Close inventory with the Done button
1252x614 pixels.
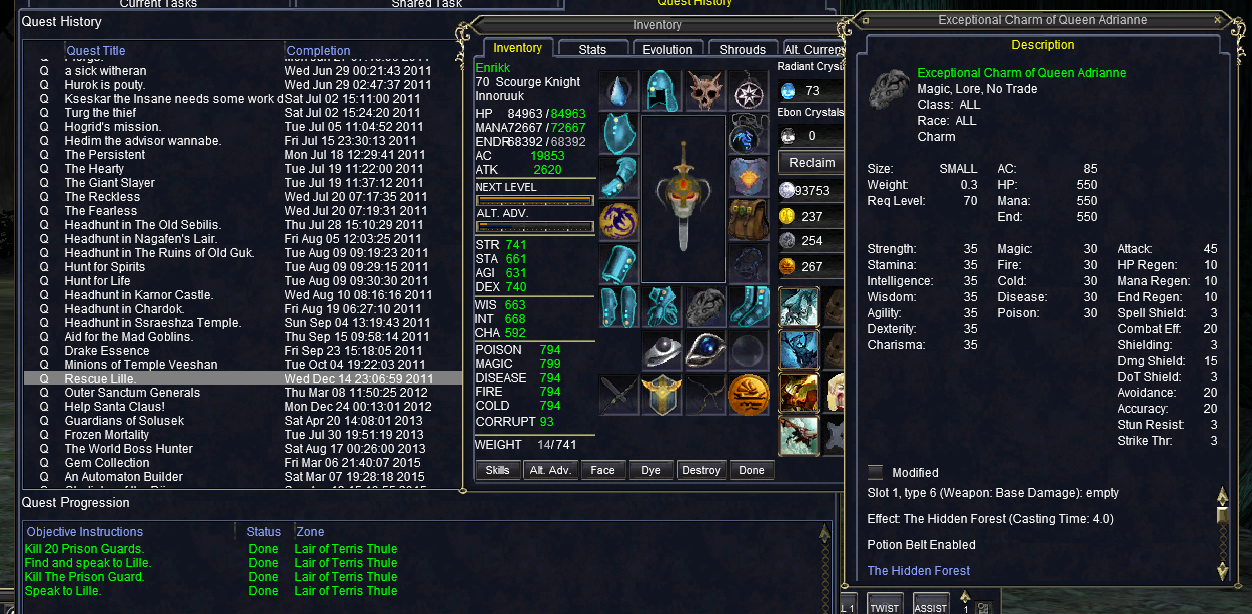coord(752,470)
